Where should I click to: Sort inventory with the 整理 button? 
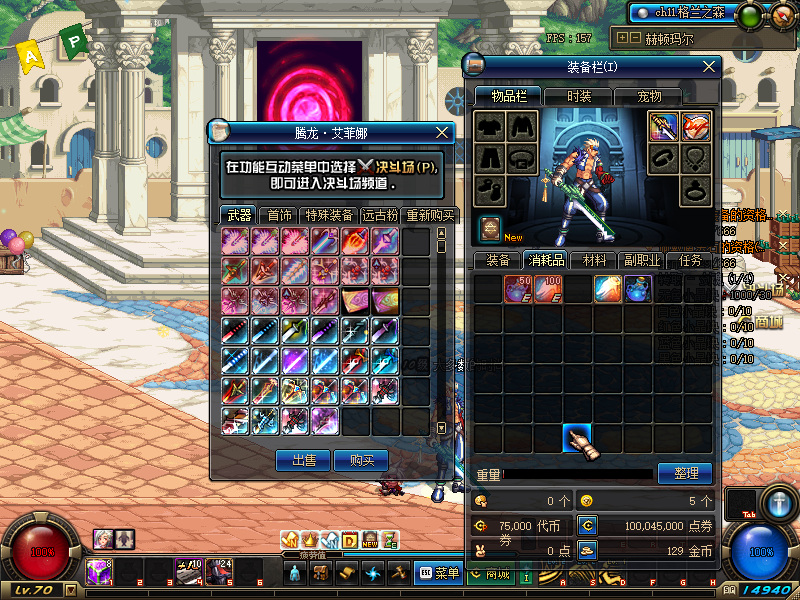click(685, 473)
